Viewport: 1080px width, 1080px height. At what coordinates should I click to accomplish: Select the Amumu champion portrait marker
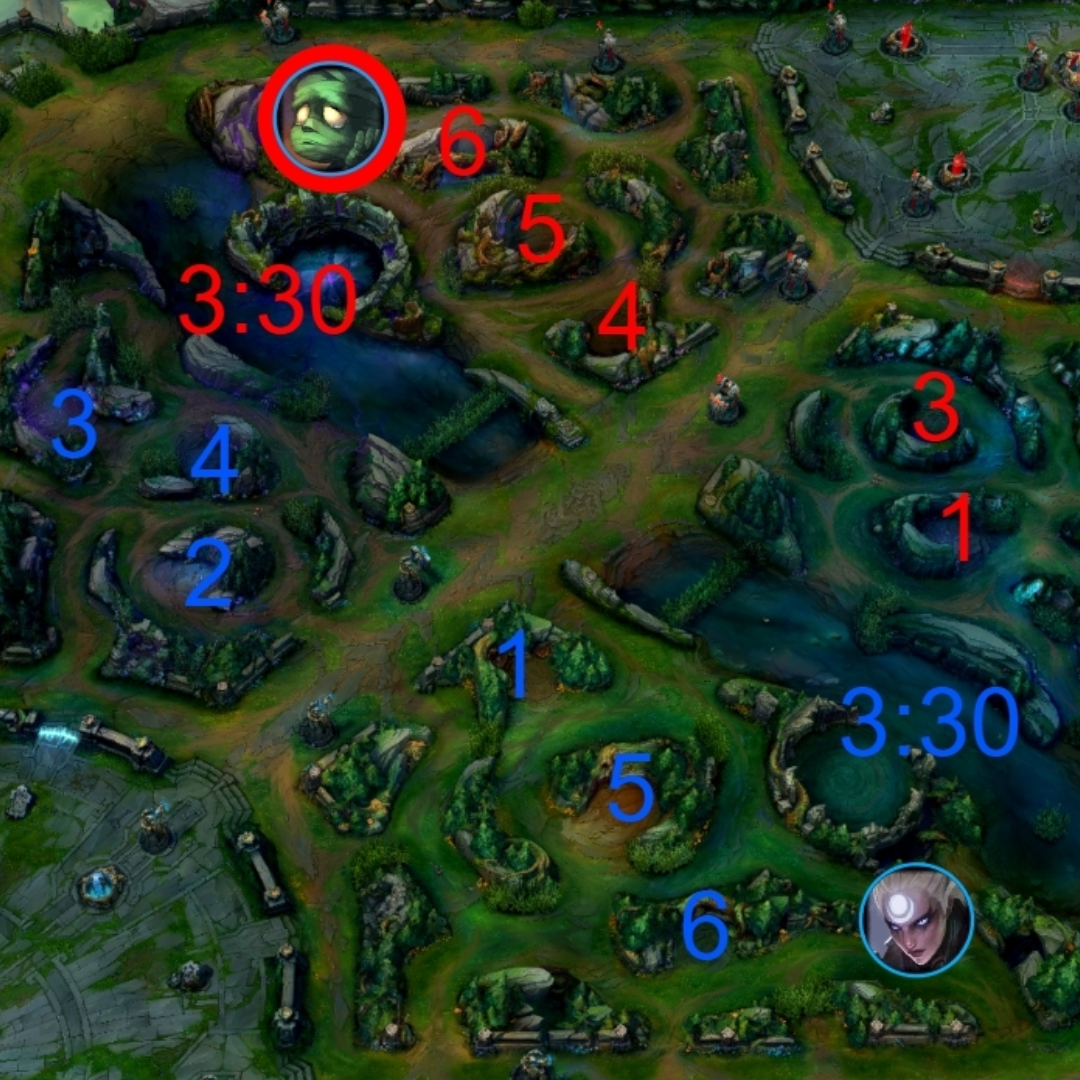click(331, 119)
